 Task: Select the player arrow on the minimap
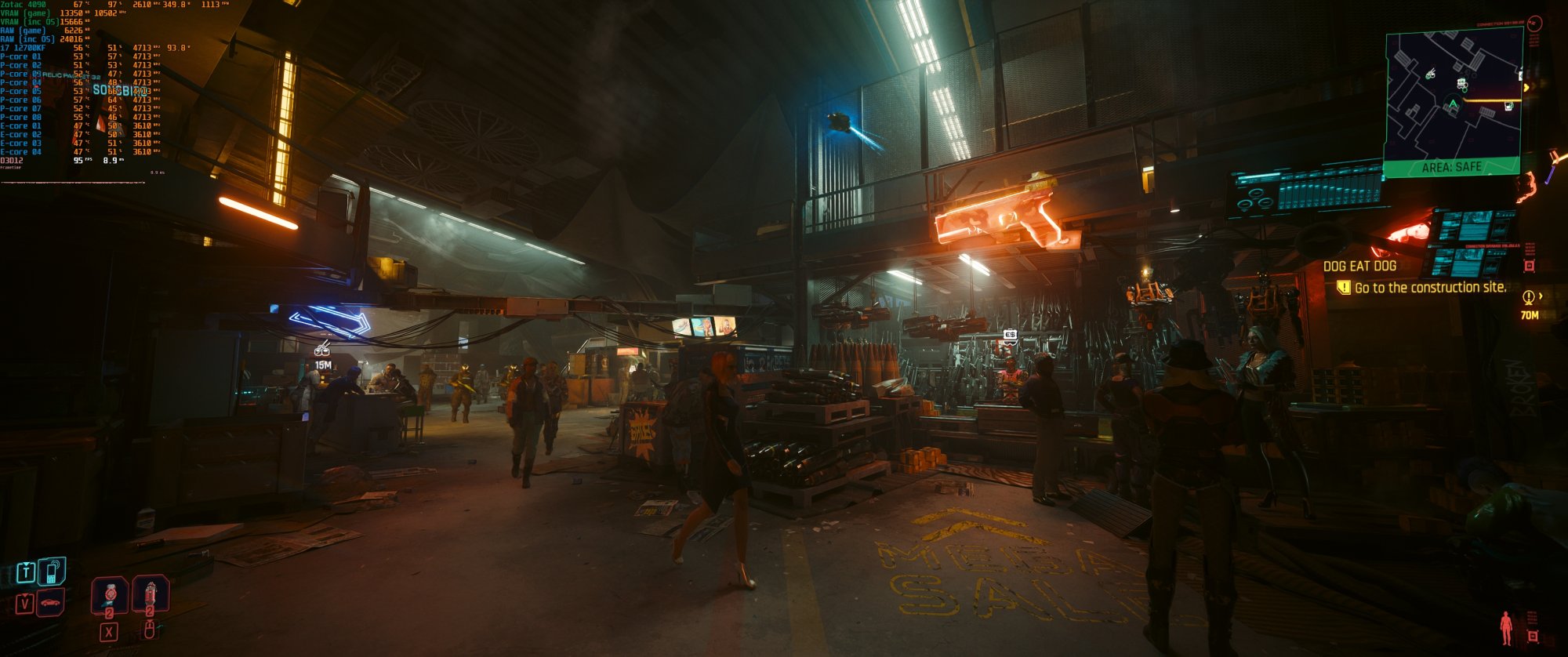point(1453,104)
